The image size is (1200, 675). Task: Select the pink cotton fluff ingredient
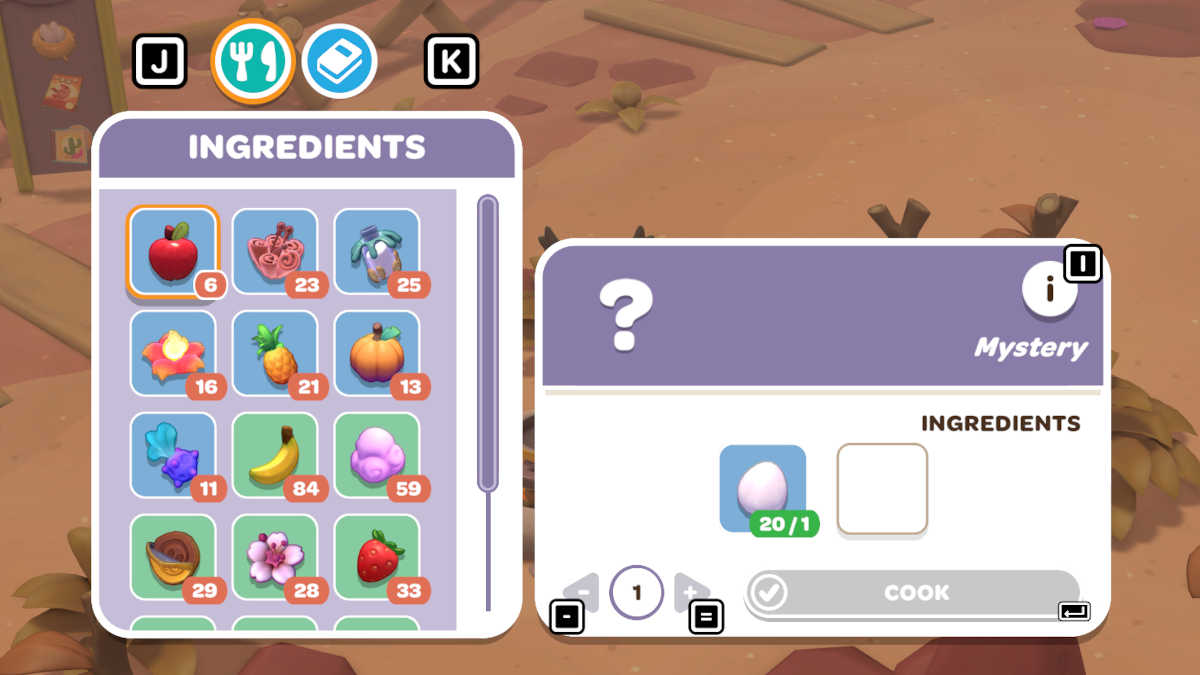[376, 456]
